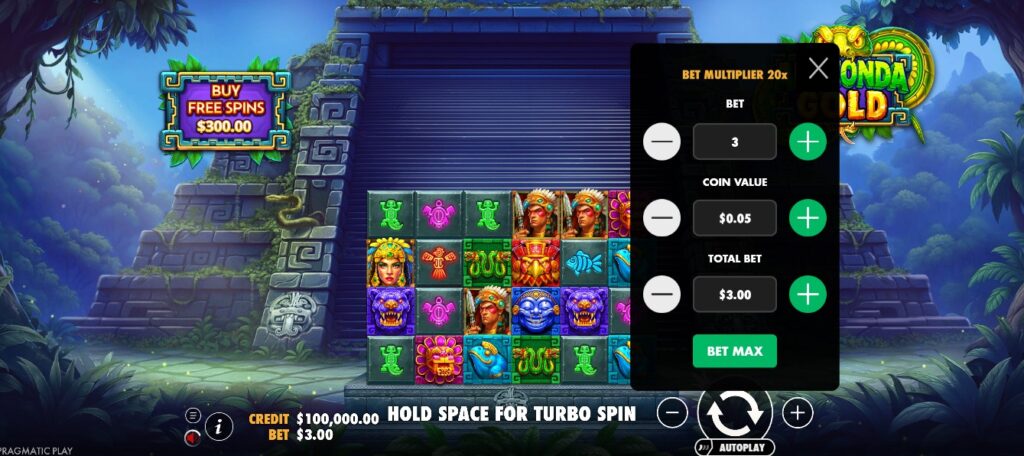Close the bet multiplier panel
This screenshot has width=1024, height=456.
(x=818, y=68)
